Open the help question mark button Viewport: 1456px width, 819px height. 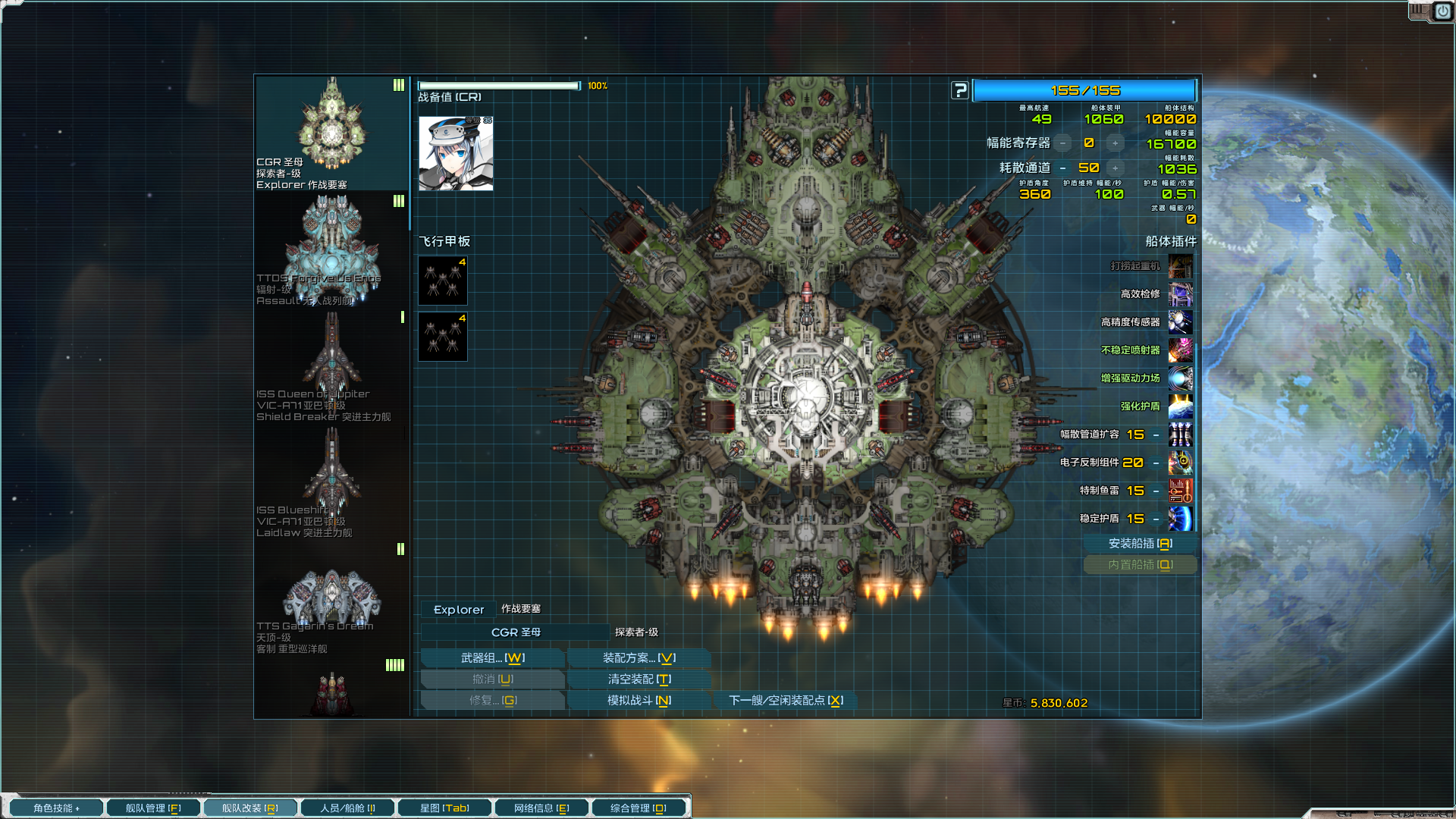click(959, 90)
